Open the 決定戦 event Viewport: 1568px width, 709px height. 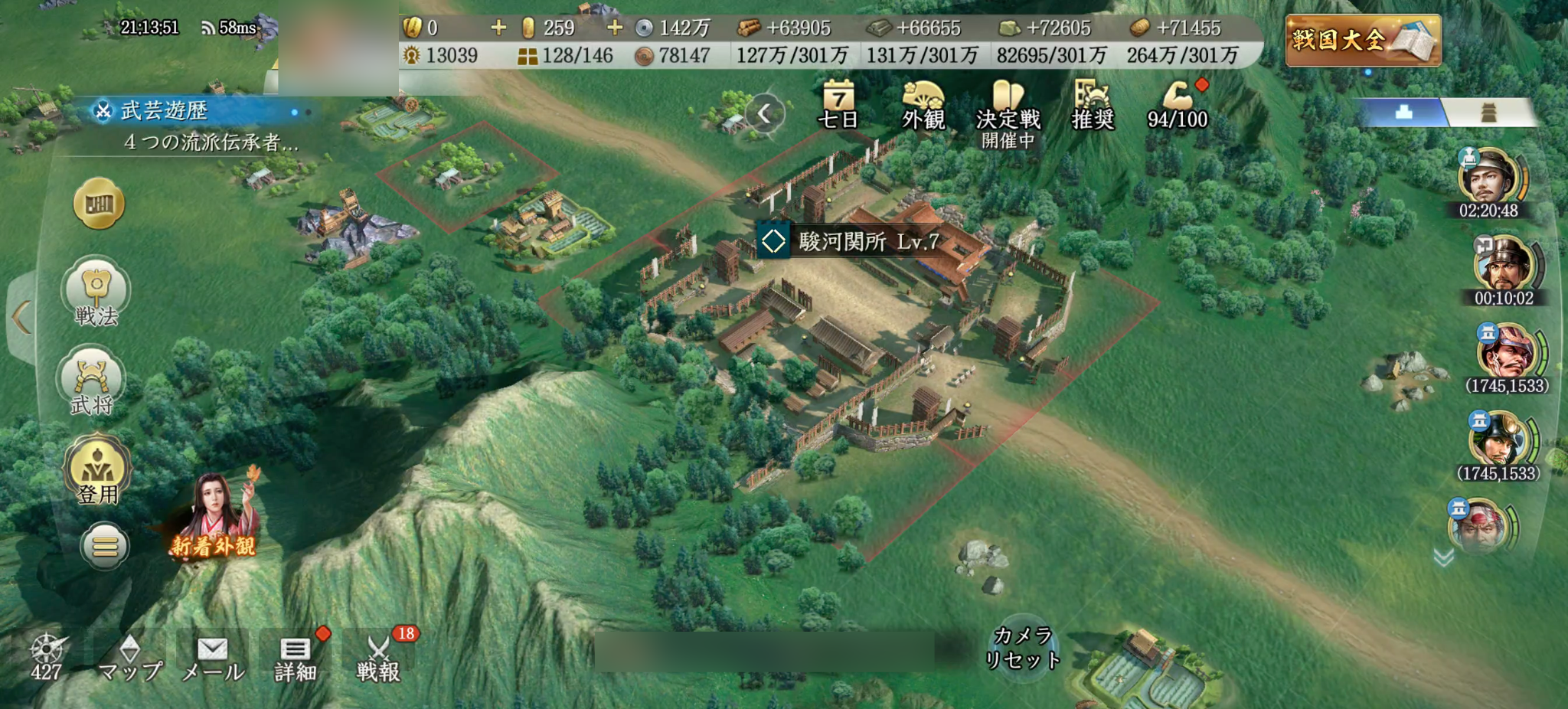click(x=1008, y=111)
